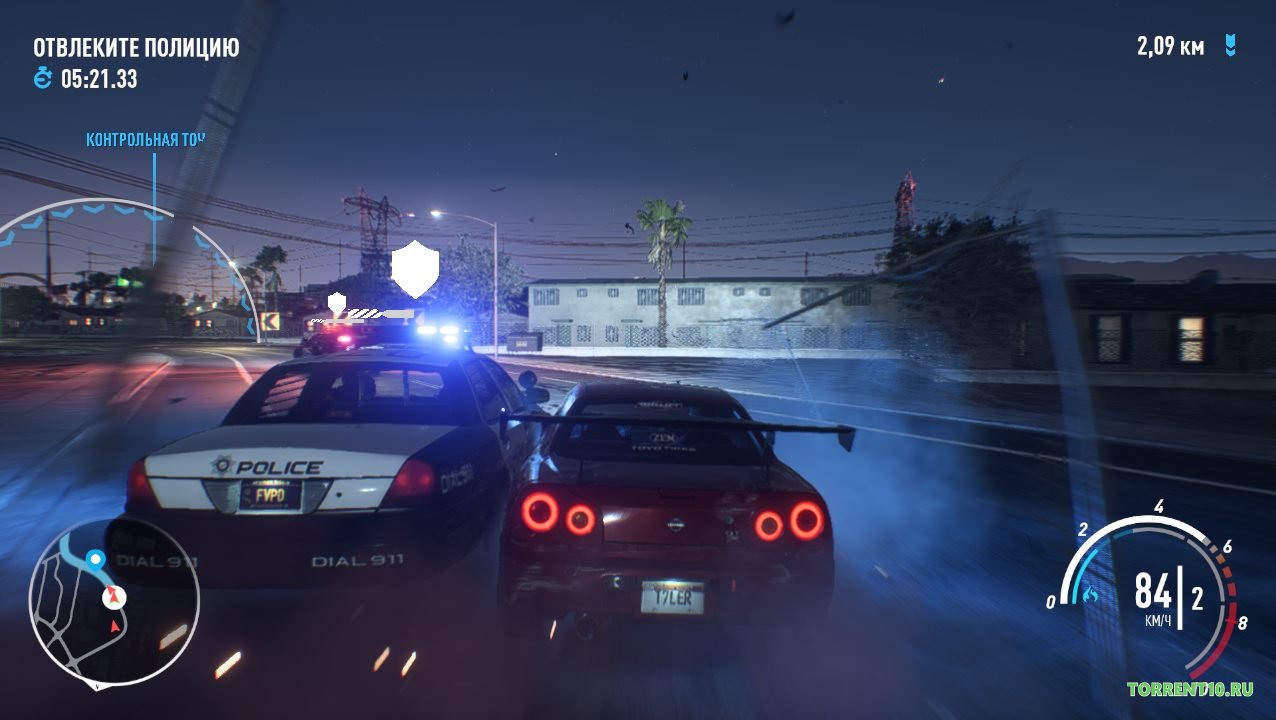1276x720 pixels.
Task: Click the blue nitrous flame icon
Action: click(x=1089, y=595)
